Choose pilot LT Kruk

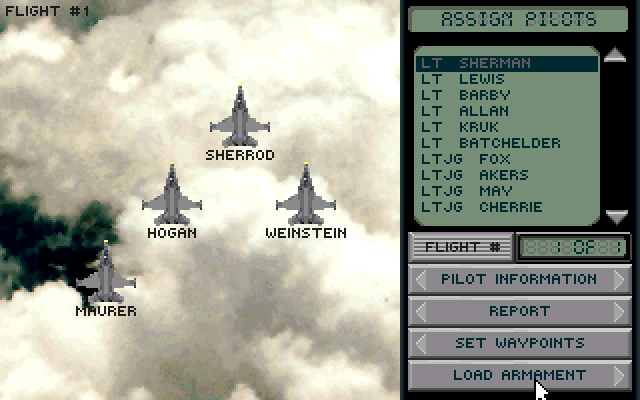pyautogui.click(x=506, y=127)
